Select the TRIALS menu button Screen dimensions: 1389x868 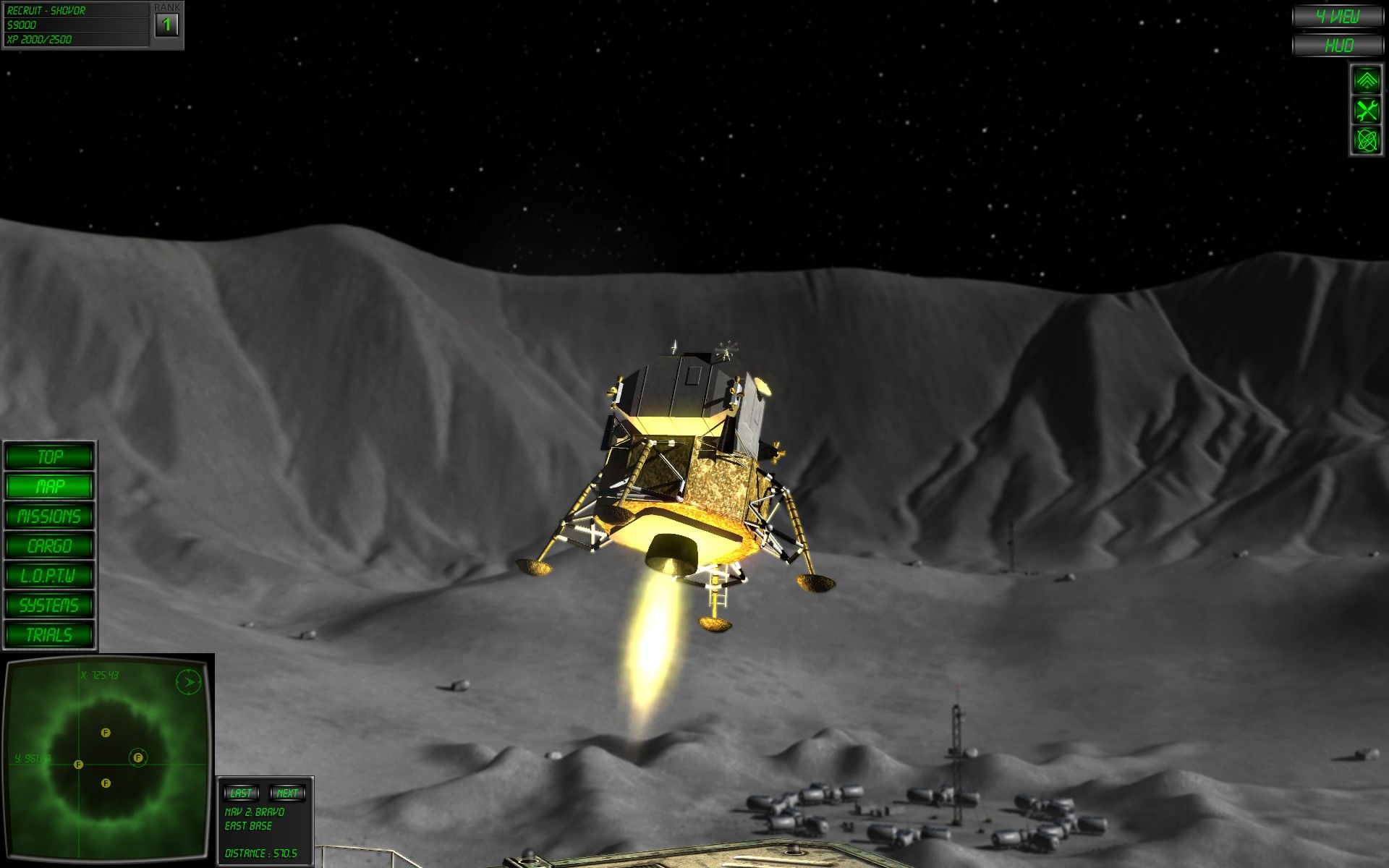(x=49, y=635)
